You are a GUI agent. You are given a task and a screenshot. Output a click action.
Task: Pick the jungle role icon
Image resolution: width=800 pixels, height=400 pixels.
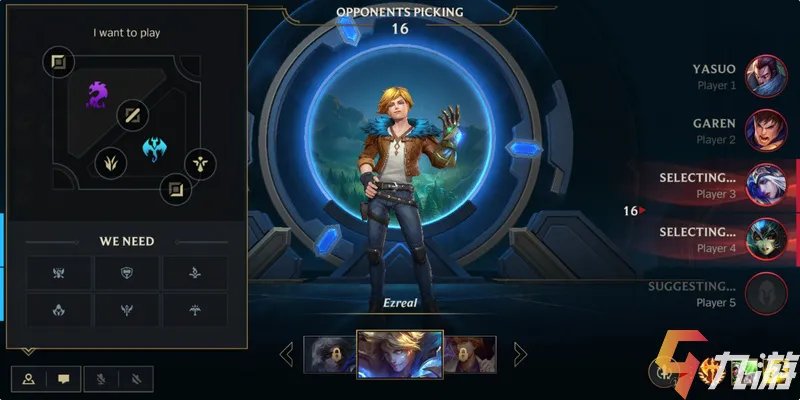tap(110, 161)
